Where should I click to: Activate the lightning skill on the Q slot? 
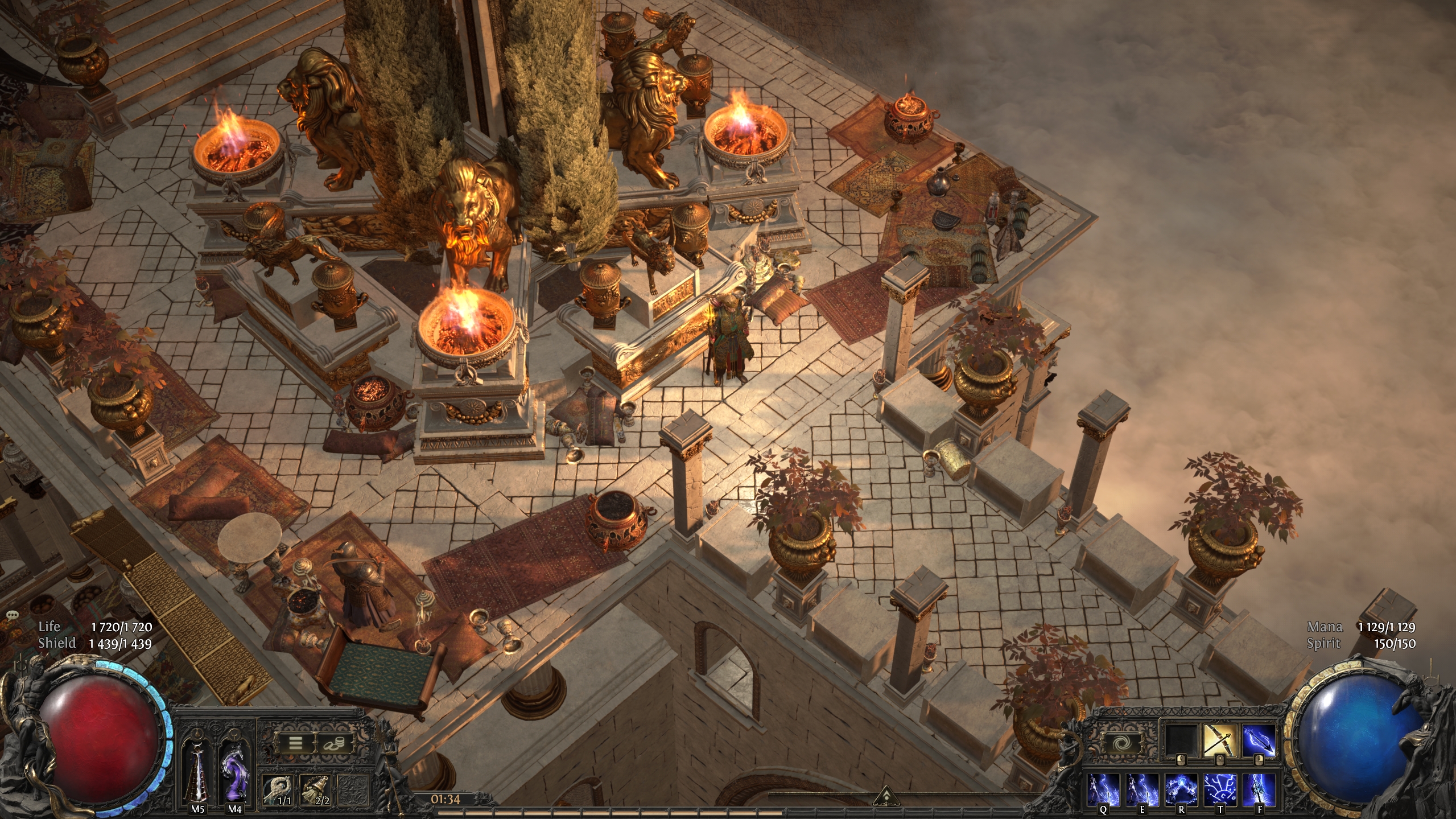tap(1104, 789)
